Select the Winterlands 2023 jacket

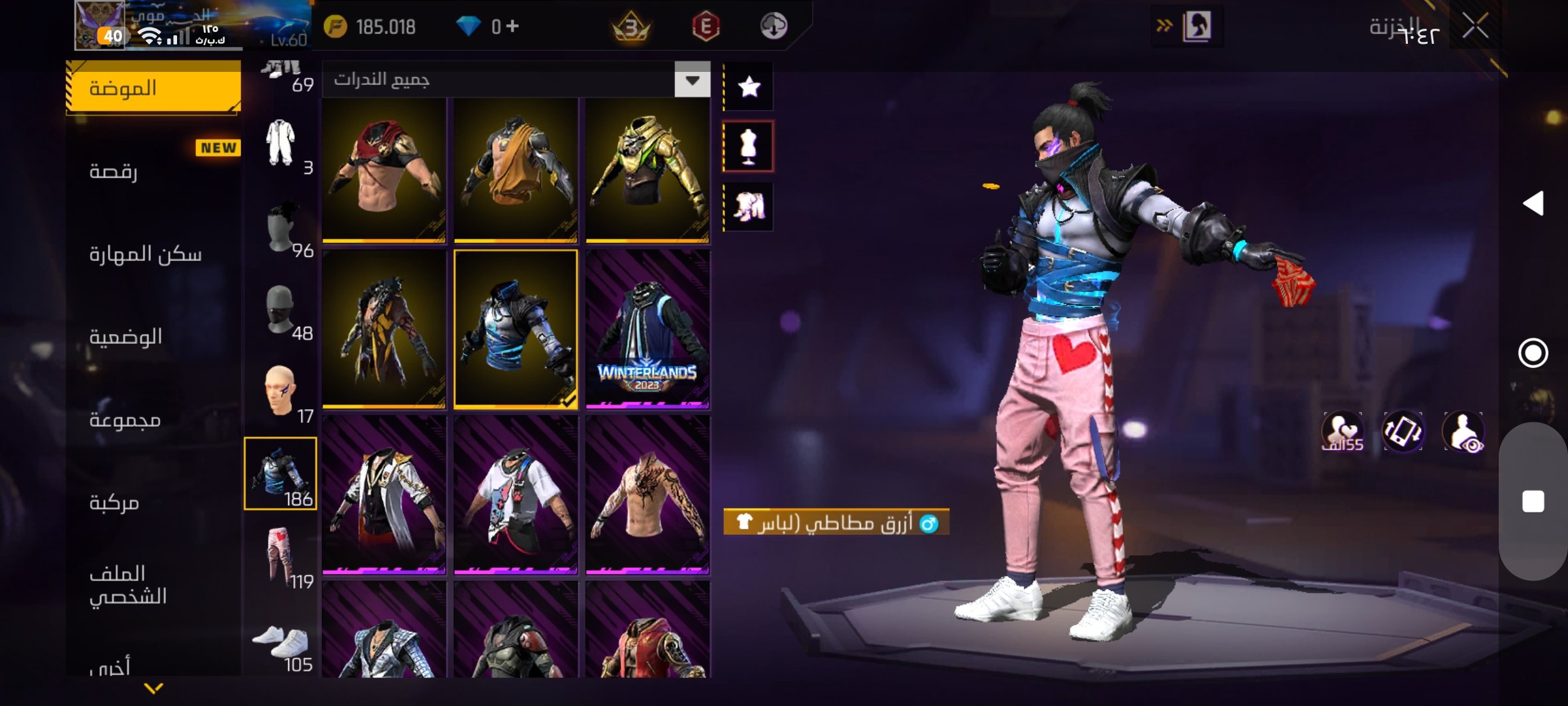point(647,329)
